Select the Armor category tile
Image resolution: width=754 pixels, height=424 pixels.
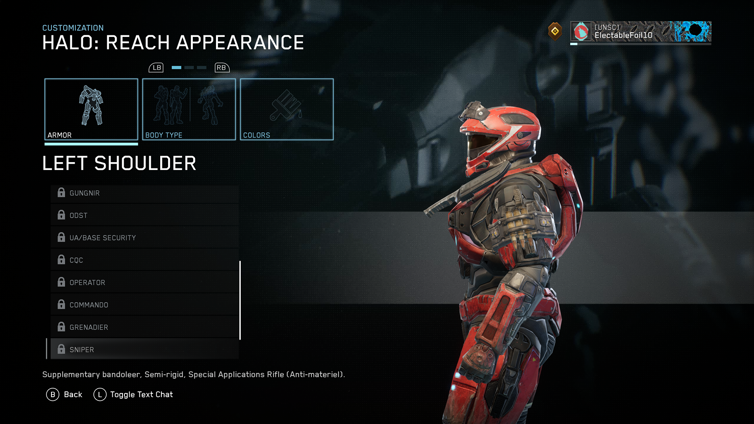point(91,109)
